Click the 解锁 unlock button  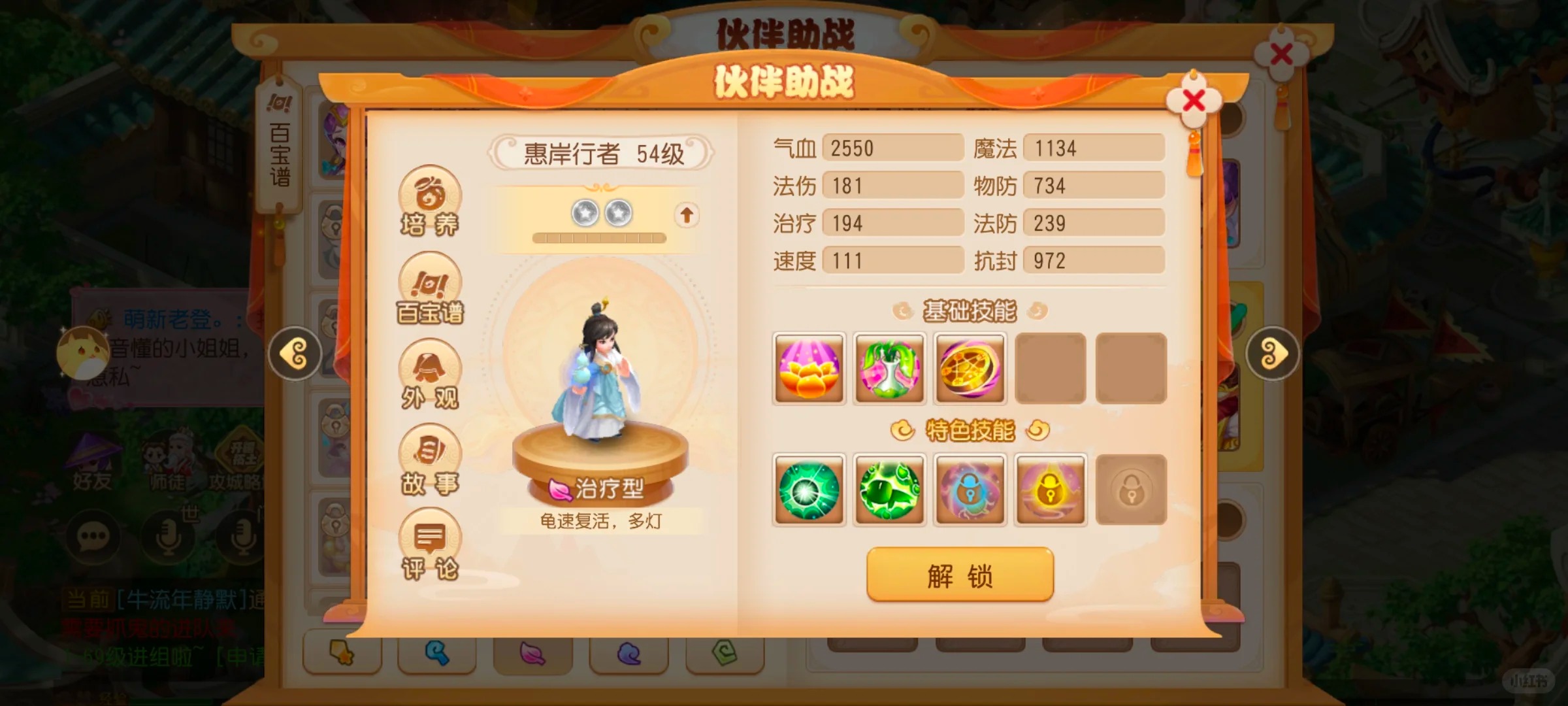[960, 575]
